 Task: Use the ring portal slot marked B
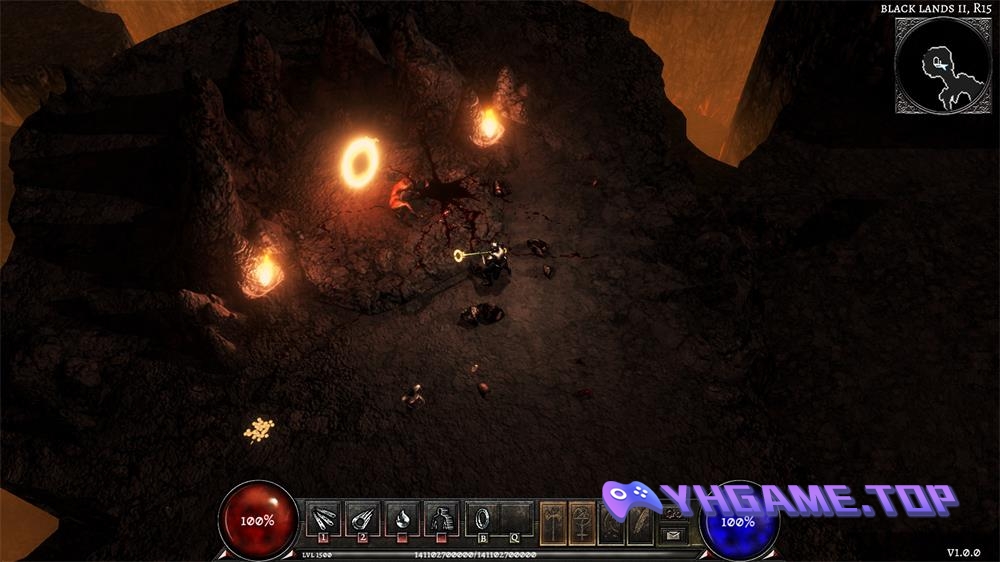pos(482,518)
